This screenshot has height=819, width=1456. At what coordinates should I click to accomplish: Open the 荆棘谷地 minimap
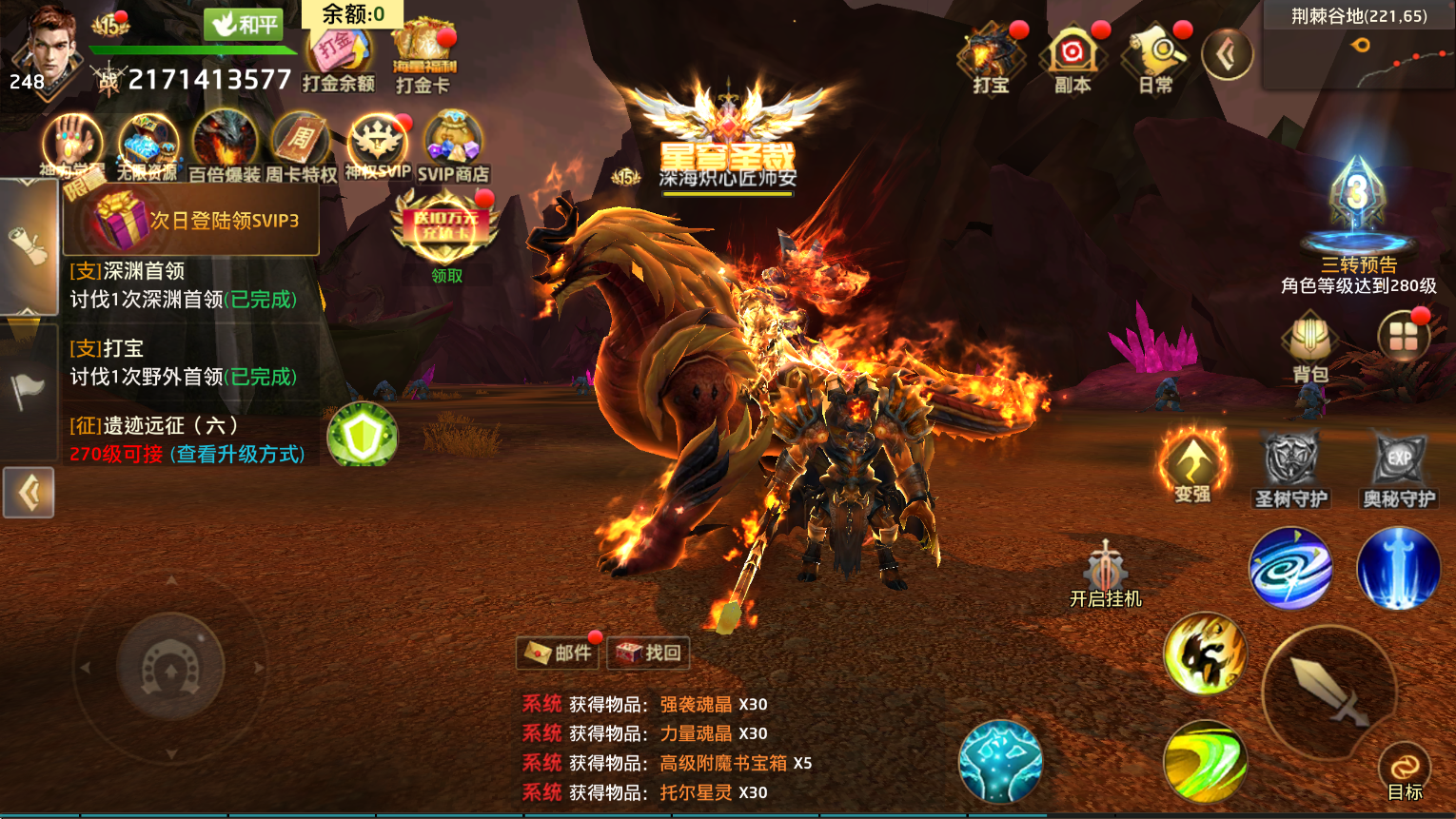[x=1359, y=46]
